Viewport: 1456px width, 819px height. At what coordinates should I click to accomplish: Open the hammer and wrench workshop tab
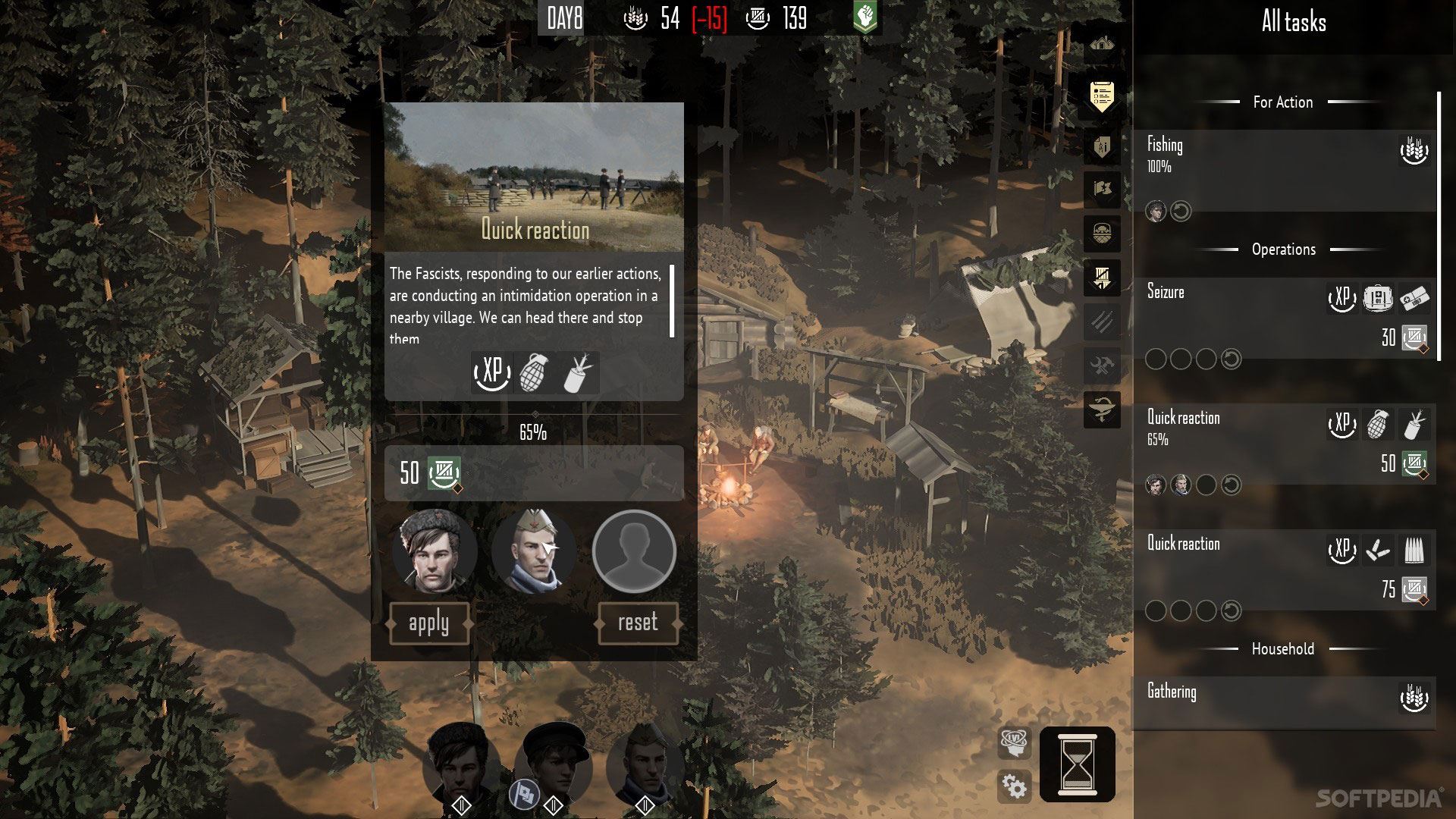[x=1102, y=368]
